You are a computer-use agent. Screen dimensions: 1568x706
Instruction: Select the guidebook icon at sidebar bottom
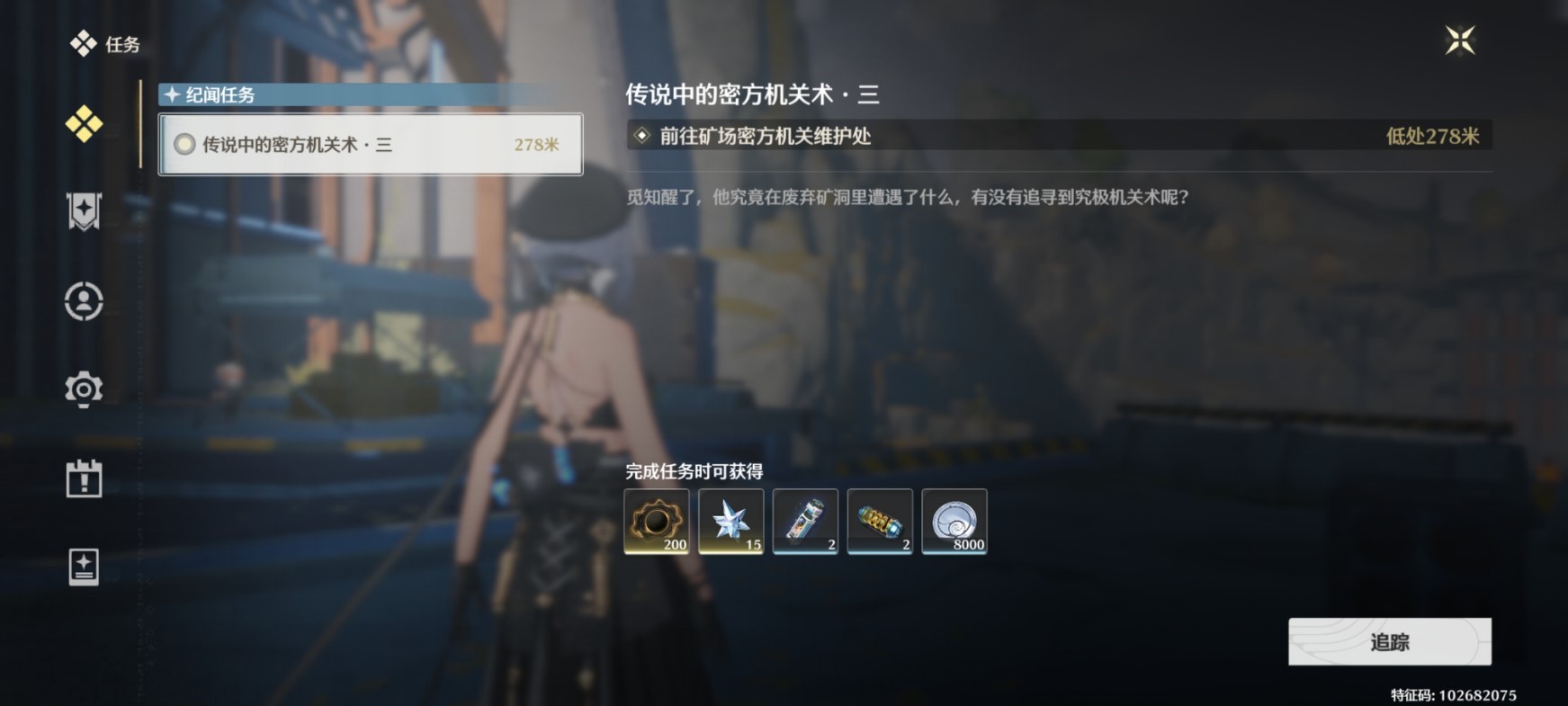(x=84, y=567)
